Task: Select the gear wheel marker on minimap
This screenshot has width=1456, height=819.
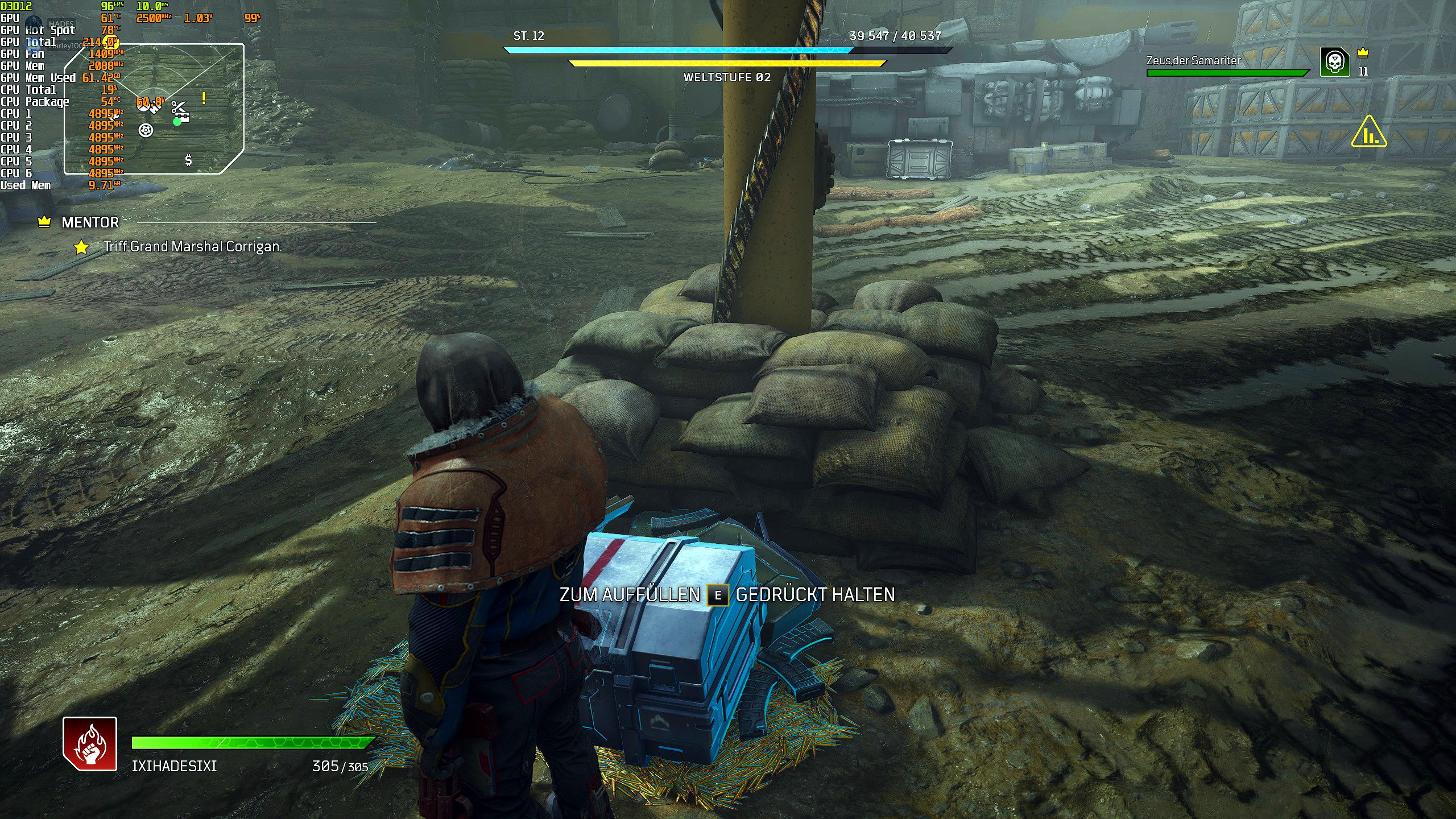Action: coord(146,130)
